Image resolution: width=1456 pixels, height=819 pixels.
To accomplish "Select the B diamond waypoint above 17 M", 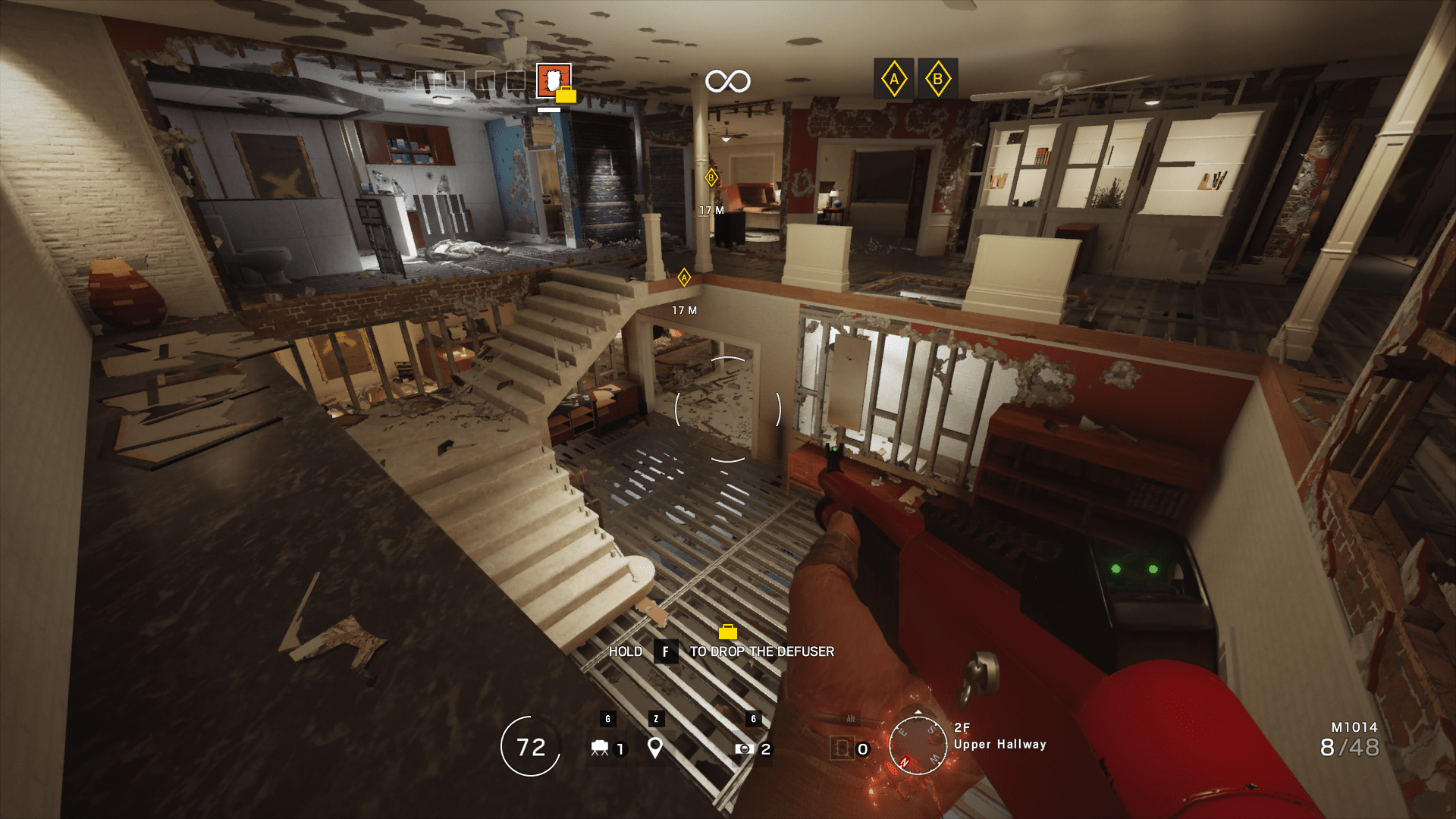I will point(710,176).
